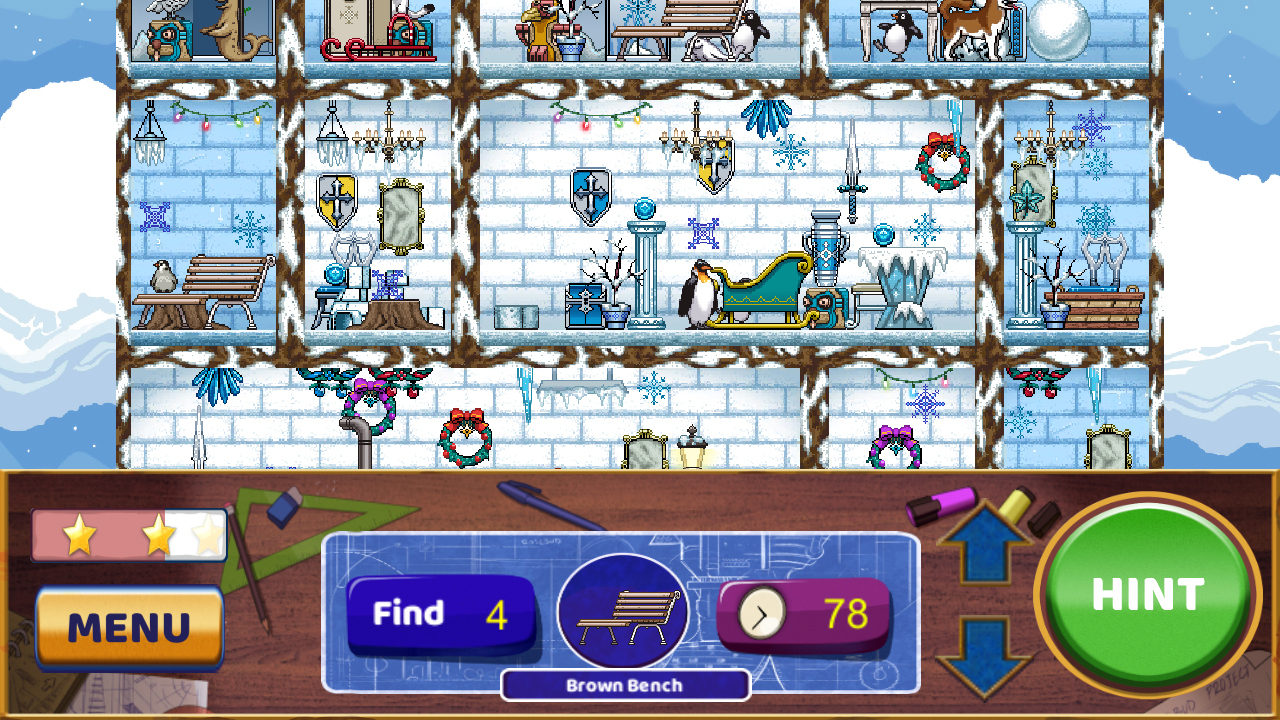Click the teal sleigh with golden runners
This screenshot has width=1280, height=720.
765,290
